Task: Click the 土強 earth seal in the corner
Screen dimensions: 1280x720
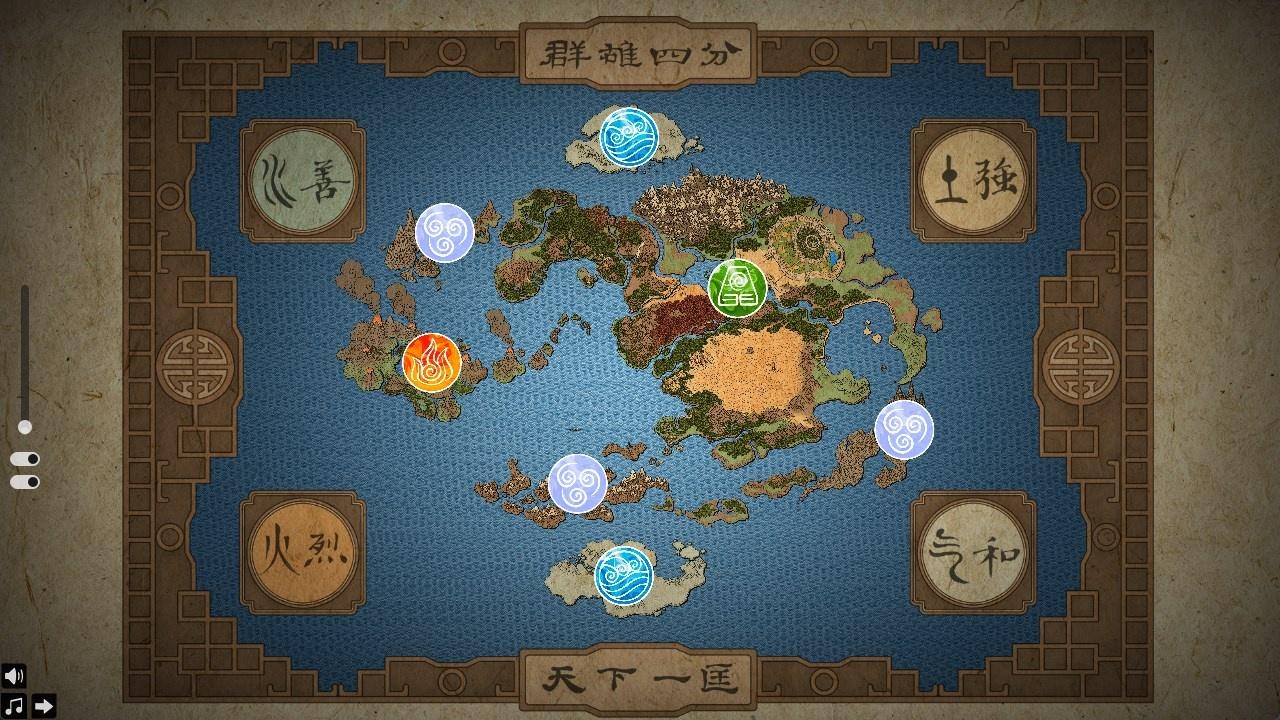Action: point(971,176)
